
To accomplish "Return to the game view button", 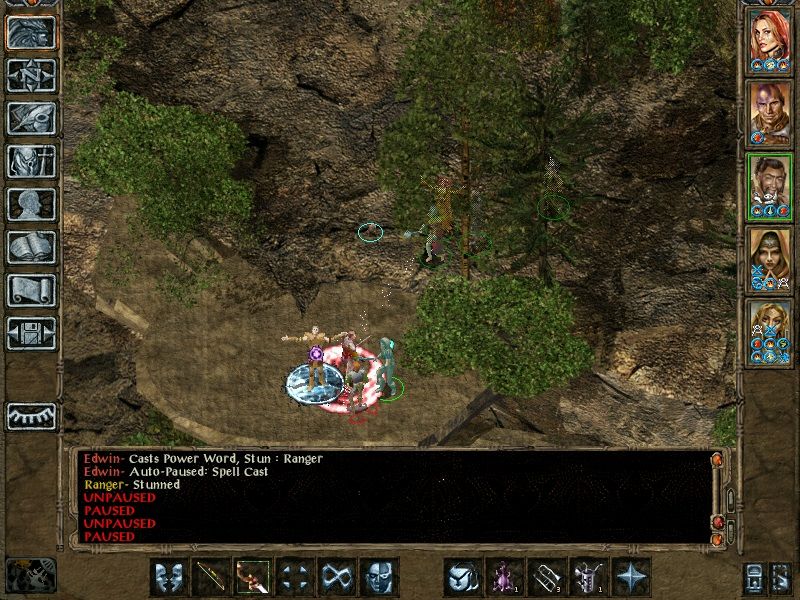I will (31, 33).
